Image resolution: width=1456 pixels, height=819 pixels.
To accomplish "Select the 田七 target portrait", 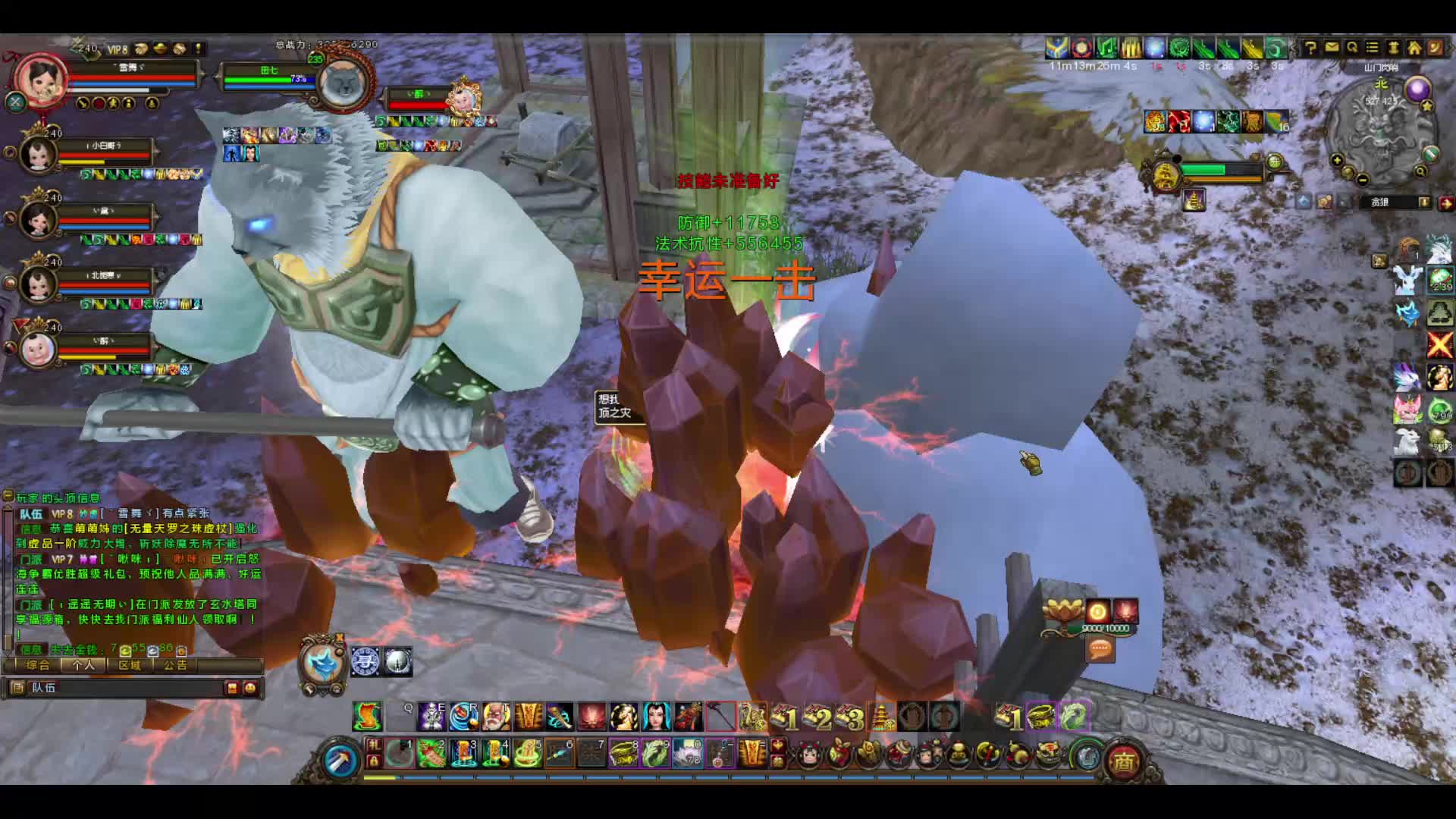I will click(344, 82).
